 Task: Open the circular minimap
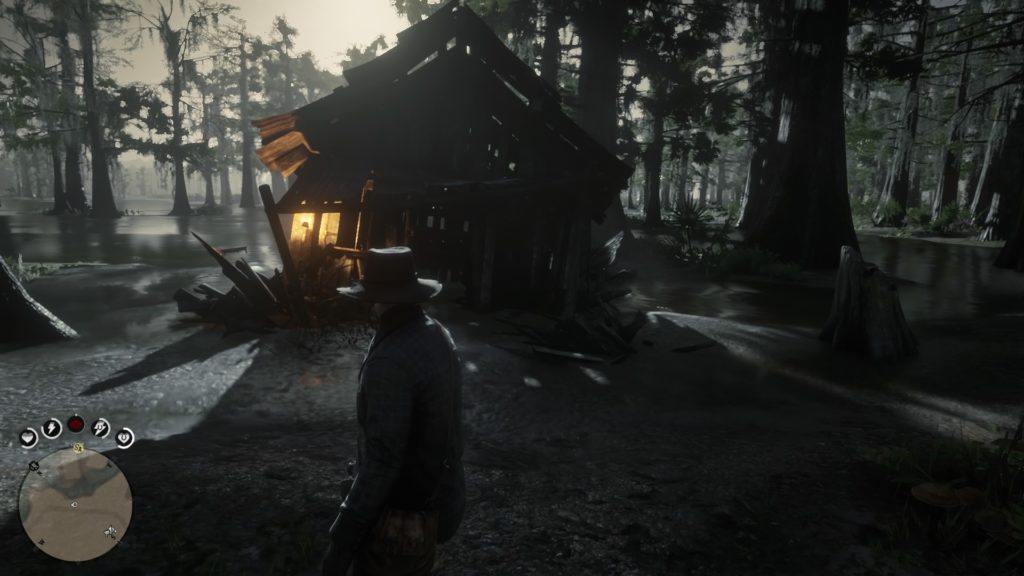tap(75, 503)
